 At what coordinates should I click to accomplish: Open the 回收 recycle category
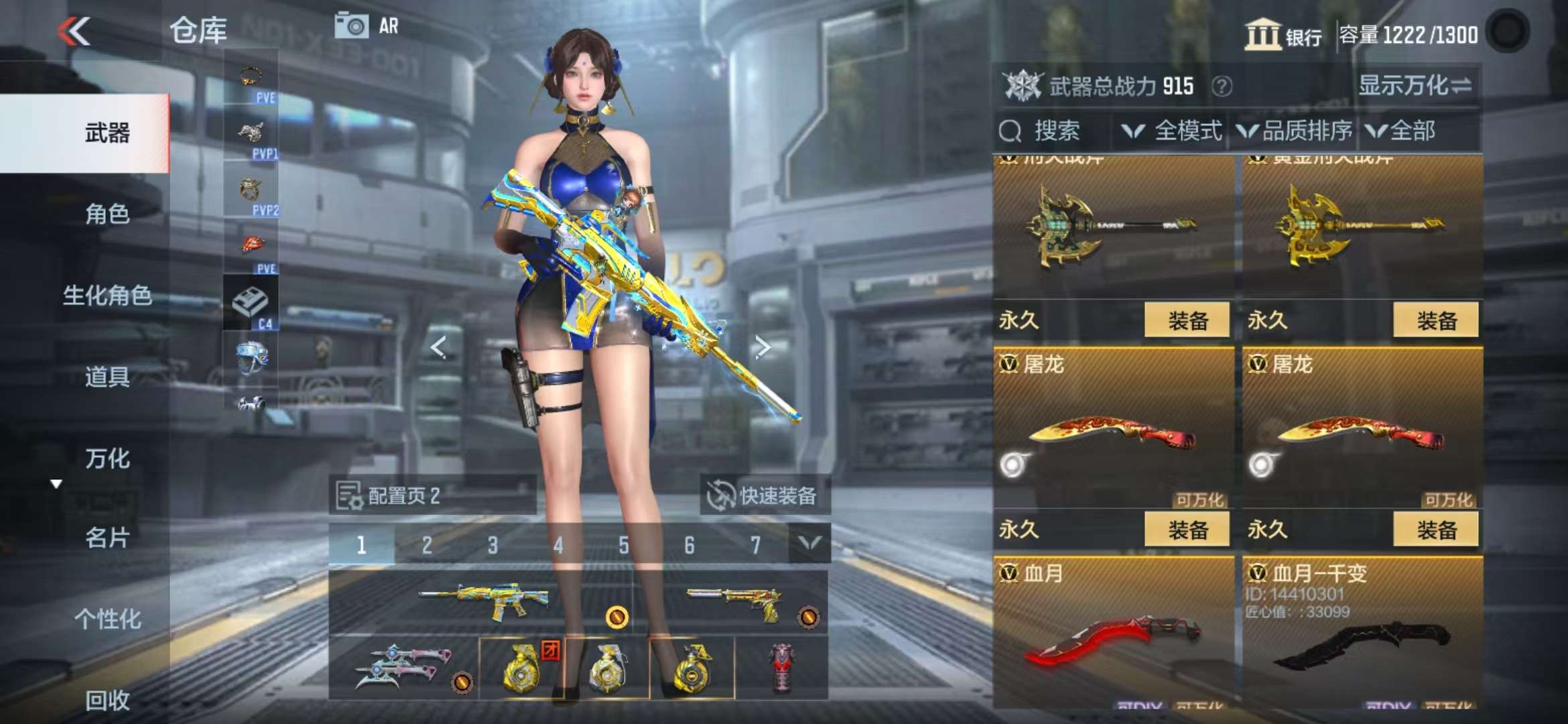pos(107,700)
